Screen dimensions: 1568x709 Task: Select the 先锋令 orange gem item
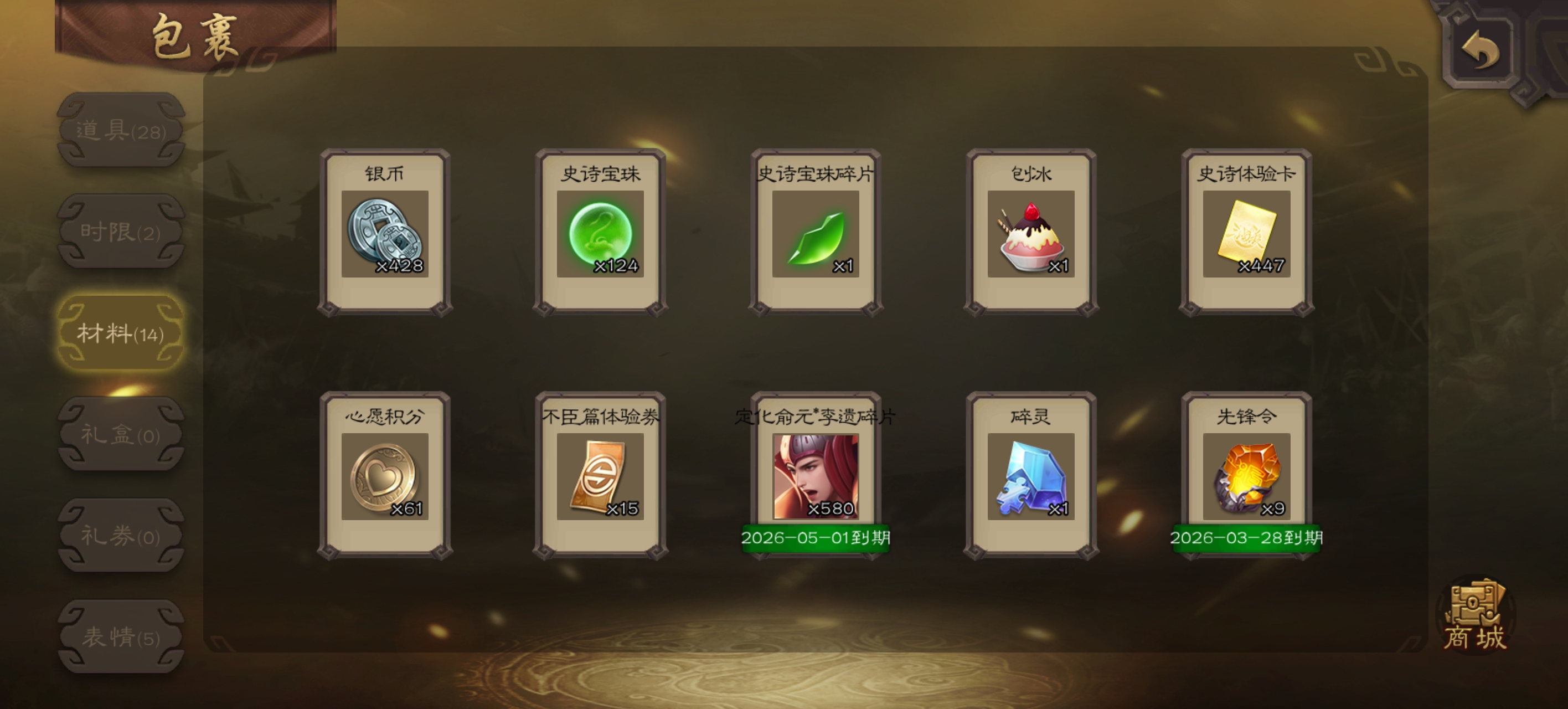point(1247,476)
